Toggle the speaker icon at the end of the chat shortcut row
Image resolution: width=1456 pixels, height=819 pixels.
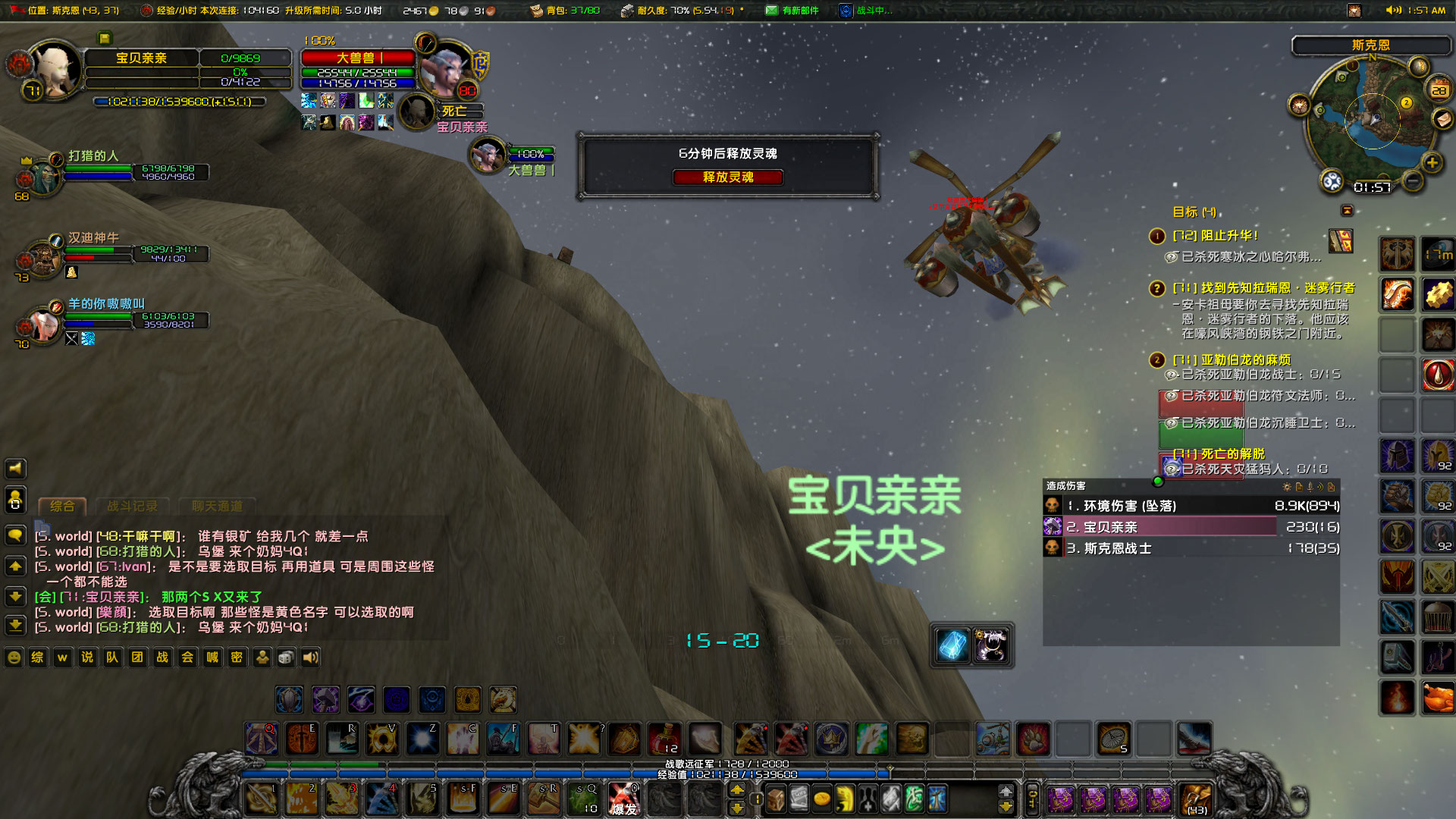pos(309,657)
